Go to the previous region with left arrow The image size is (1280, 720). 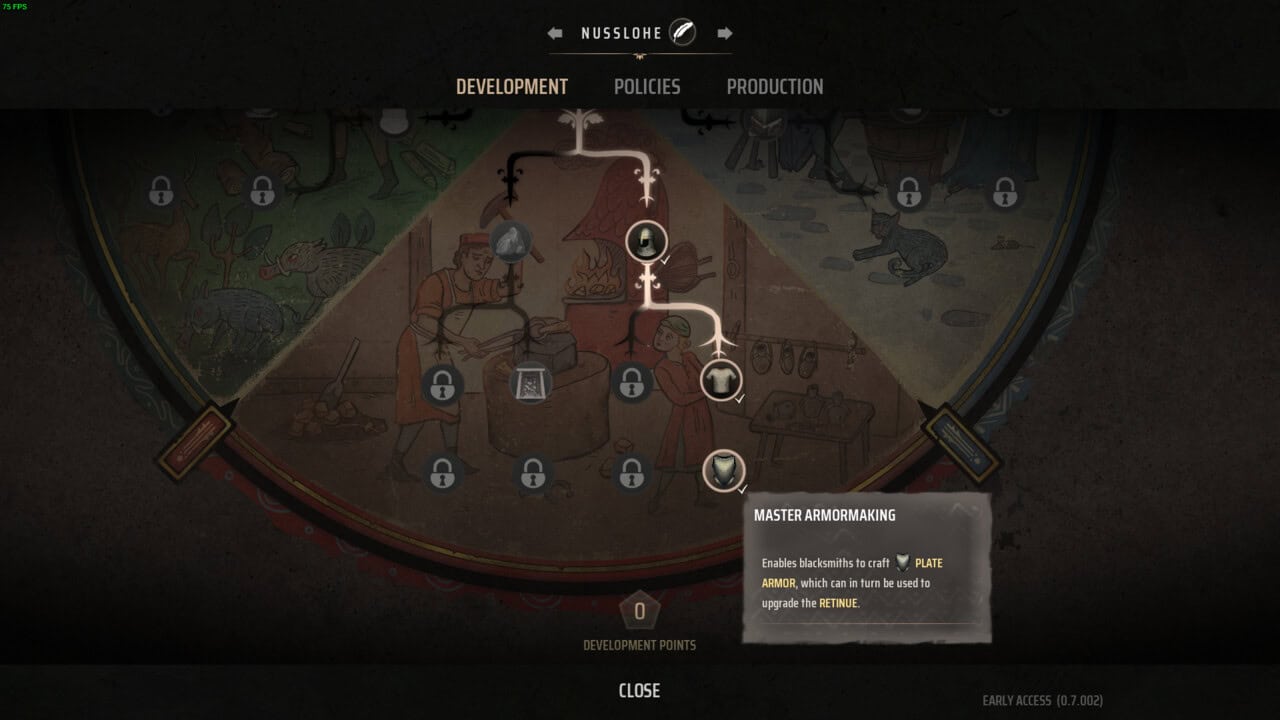click(x=555, y=33)
